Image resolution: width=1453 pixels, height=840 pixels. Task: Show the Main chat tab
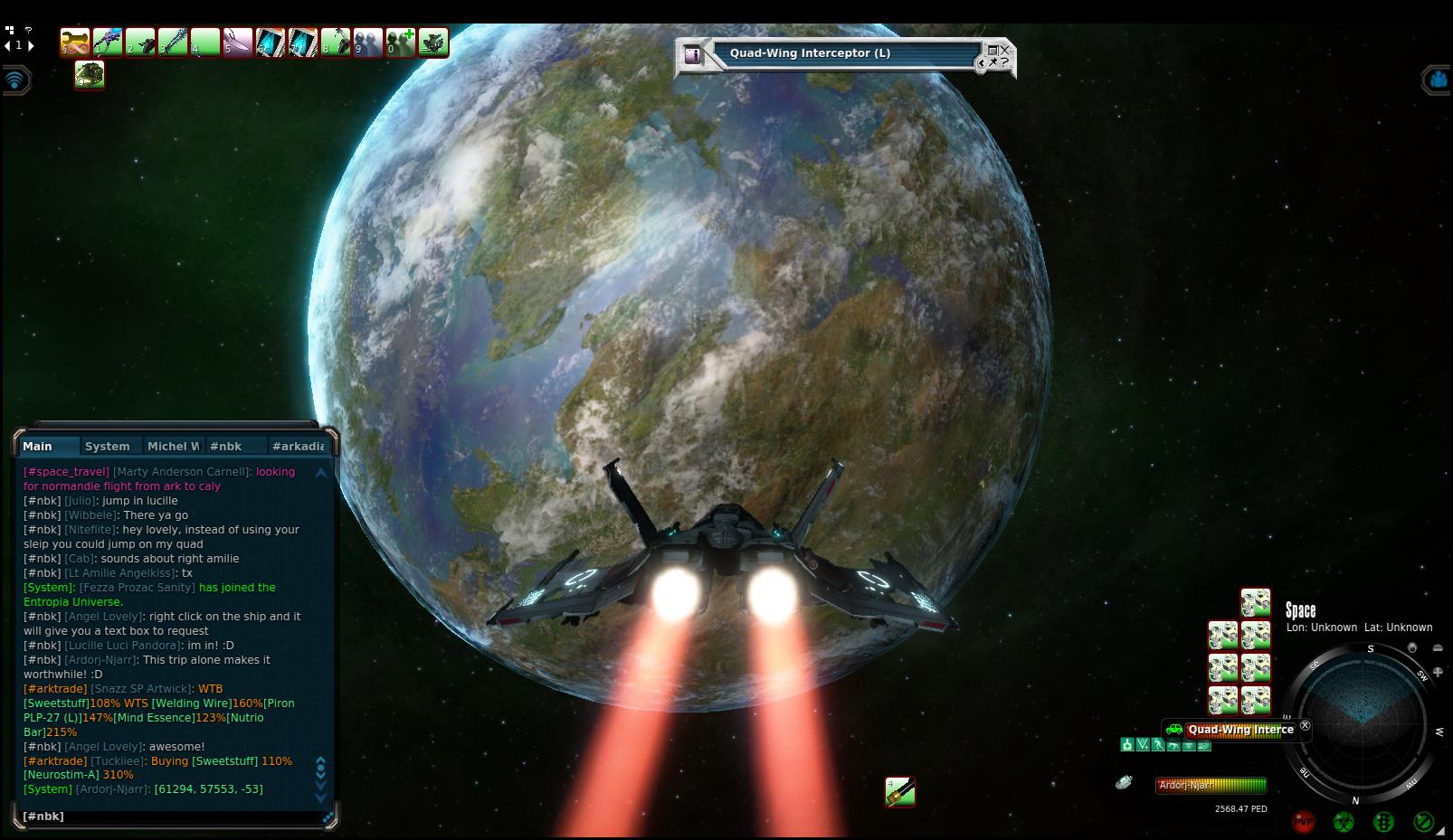[x=38, y=446]
